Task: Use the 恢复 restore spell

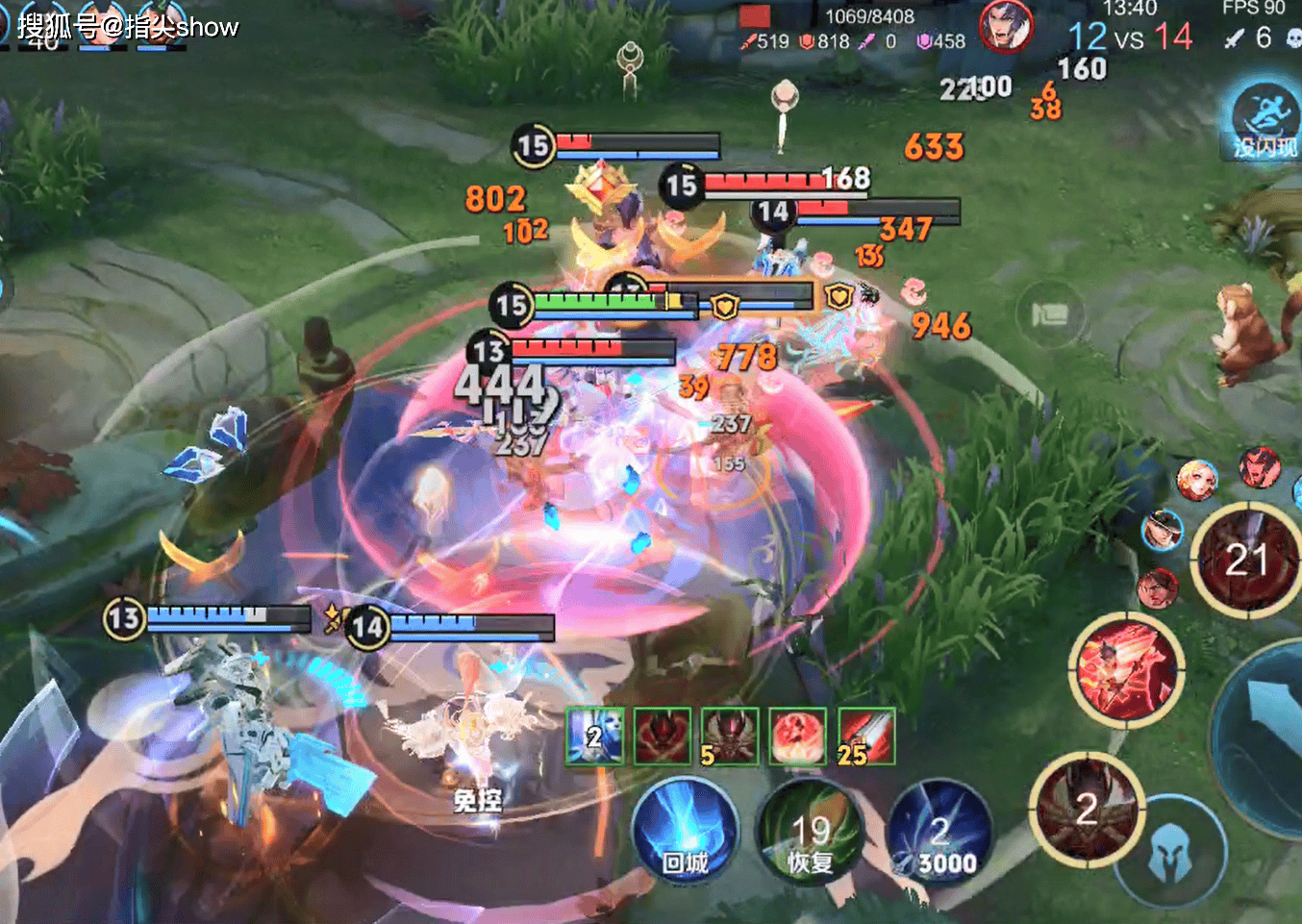Action: pos(811,835)
